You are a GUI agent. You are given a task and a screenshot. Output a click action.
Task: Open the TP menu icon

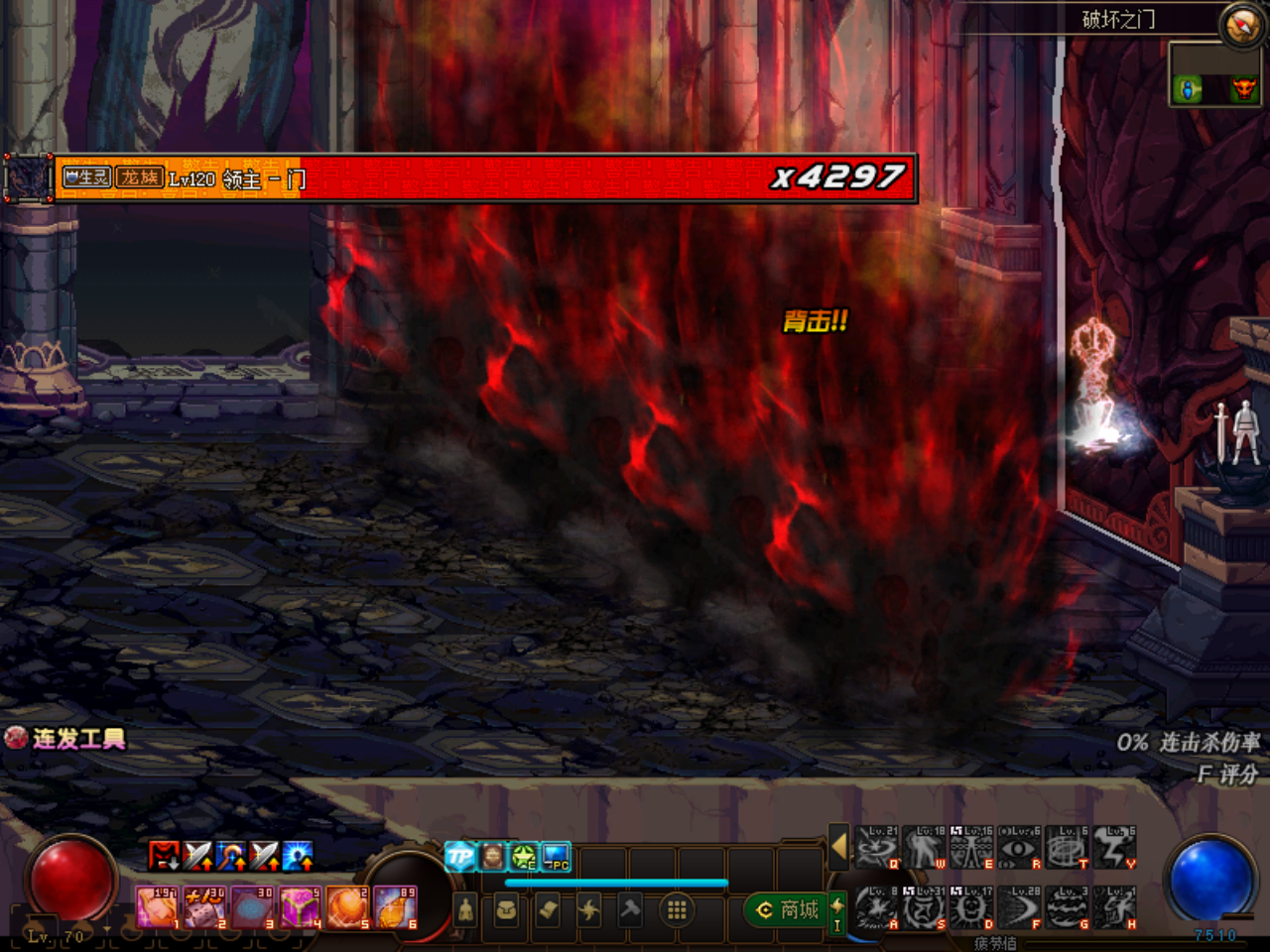coord(459,856)
